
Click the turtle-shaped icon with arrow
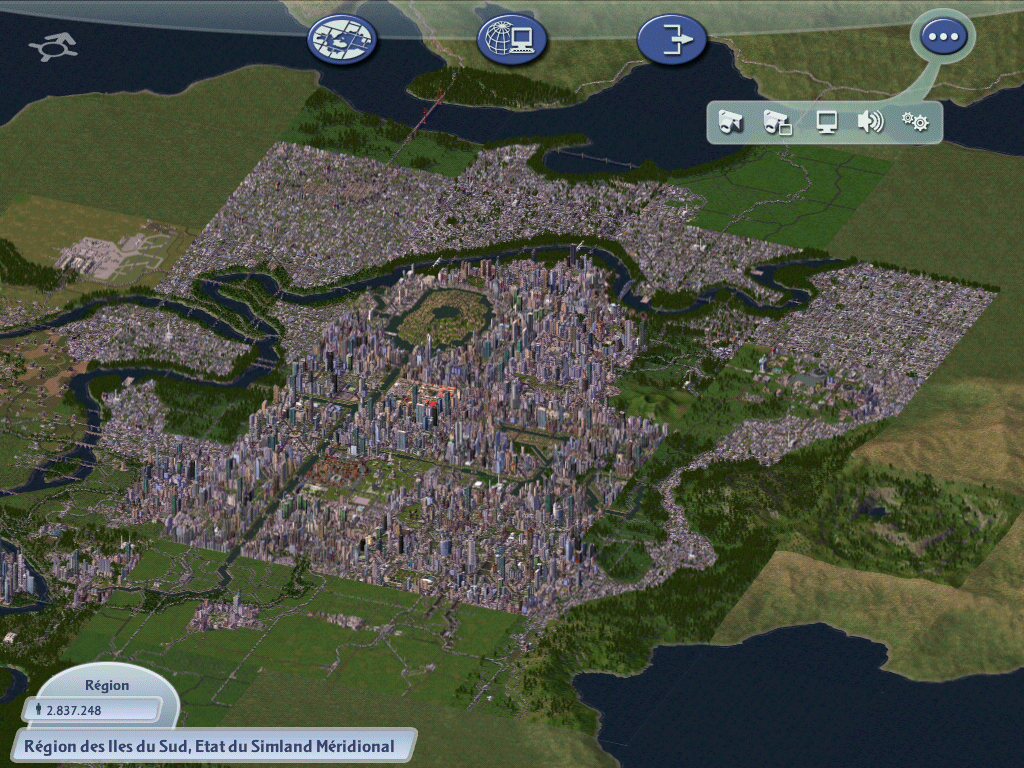[x=53, y=46]
